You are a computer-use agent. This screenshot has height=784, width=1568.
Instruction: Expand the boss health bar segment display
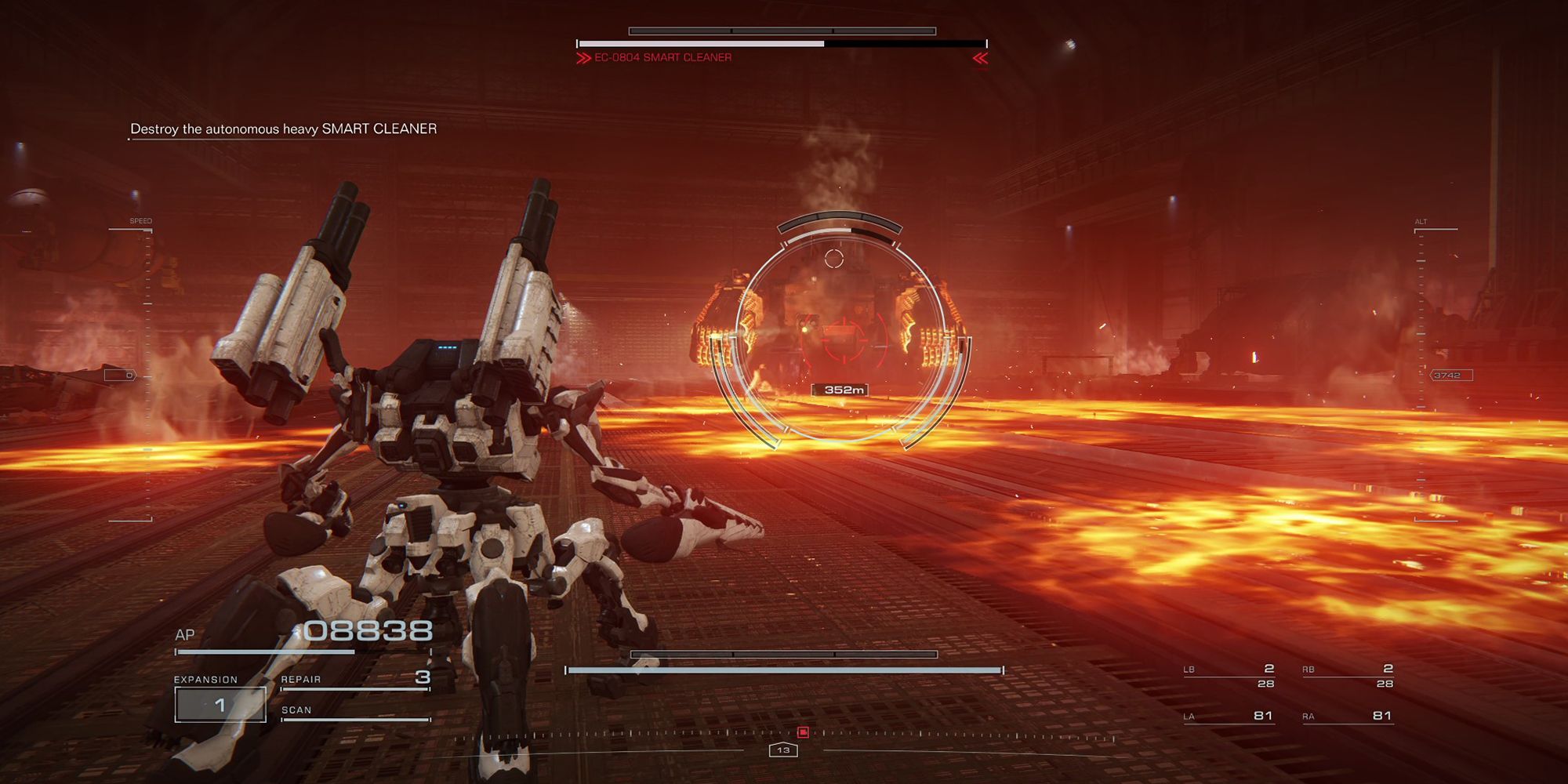tap(784, 30)
